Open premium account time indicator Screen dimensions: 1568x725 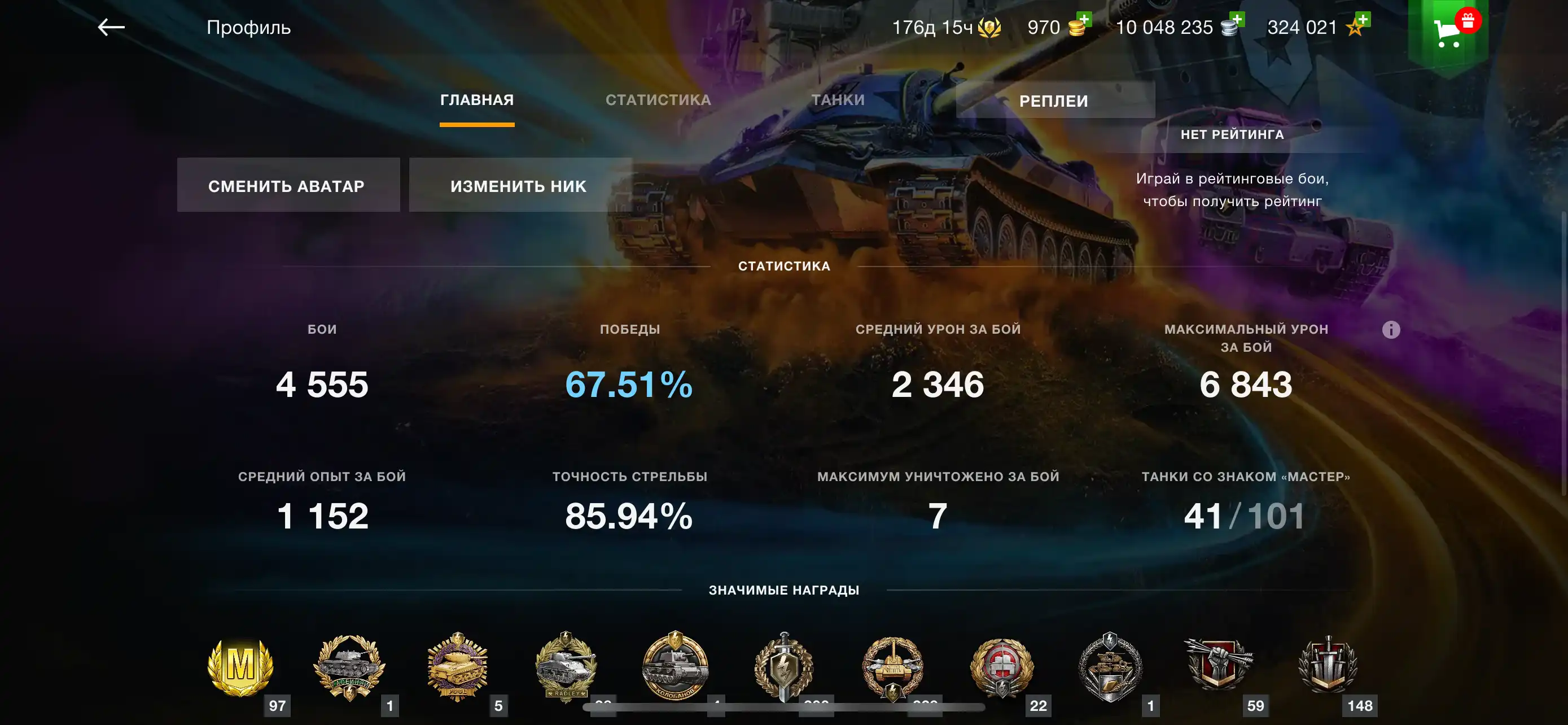click(945, 28)
